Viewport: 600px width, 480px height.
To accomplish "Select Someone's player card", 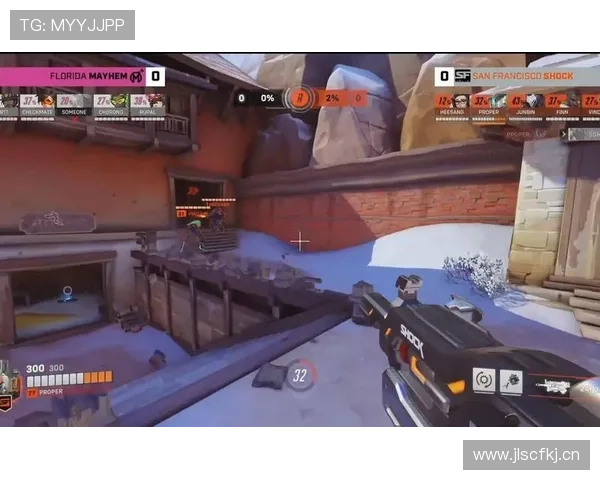I will (x=75, y=104).
